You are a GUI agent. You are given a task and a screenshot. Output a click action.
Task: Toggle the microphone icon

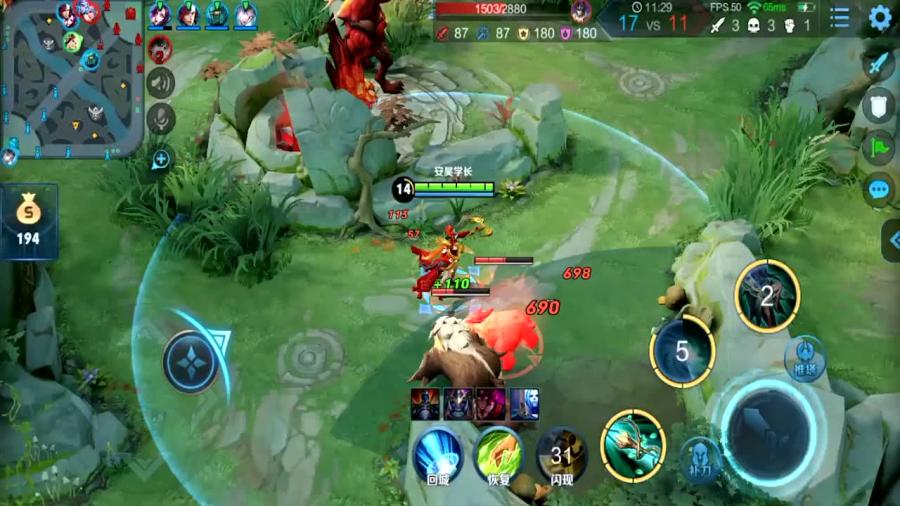[160, 119]
